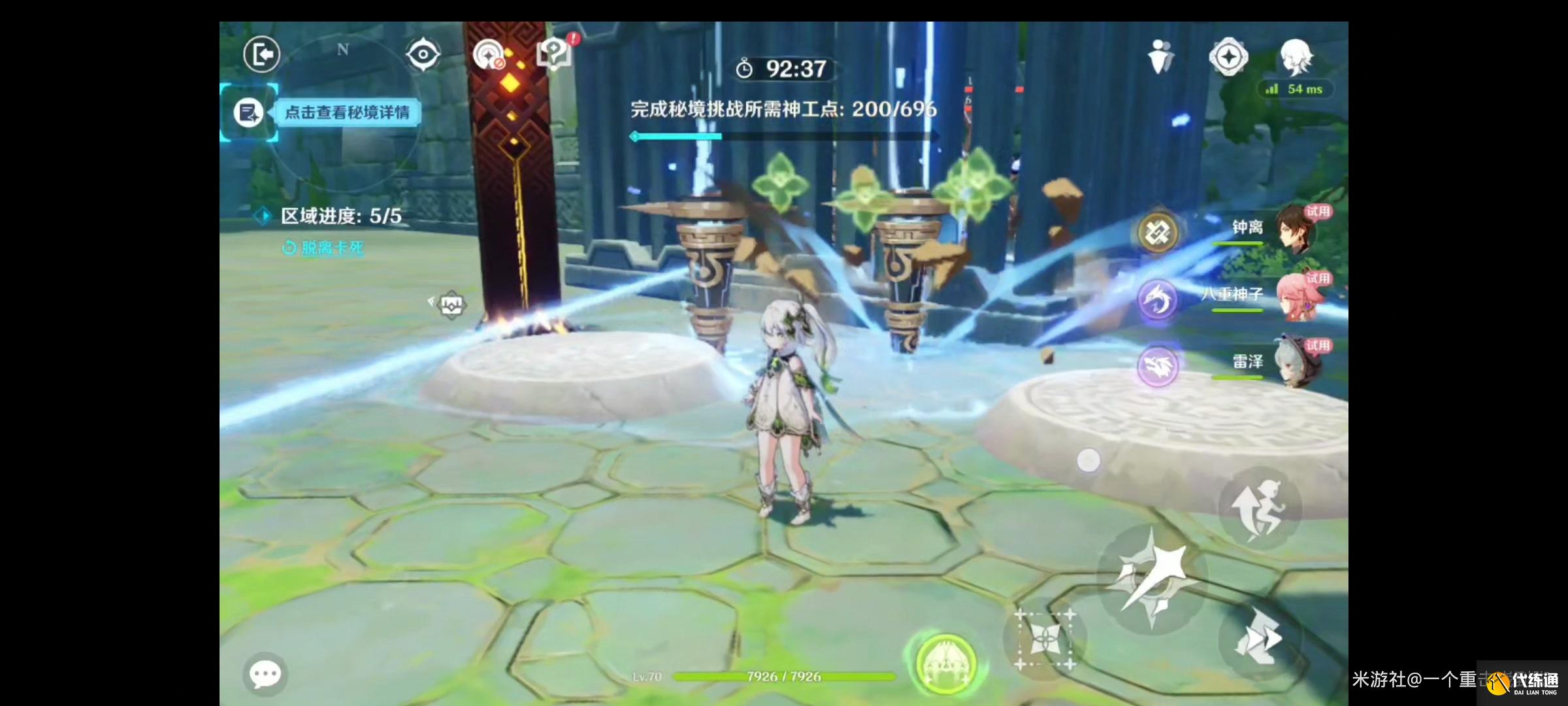Open the multiplayer co-op panel
Screen dimensions: 1568x706
click(1161, 58)
